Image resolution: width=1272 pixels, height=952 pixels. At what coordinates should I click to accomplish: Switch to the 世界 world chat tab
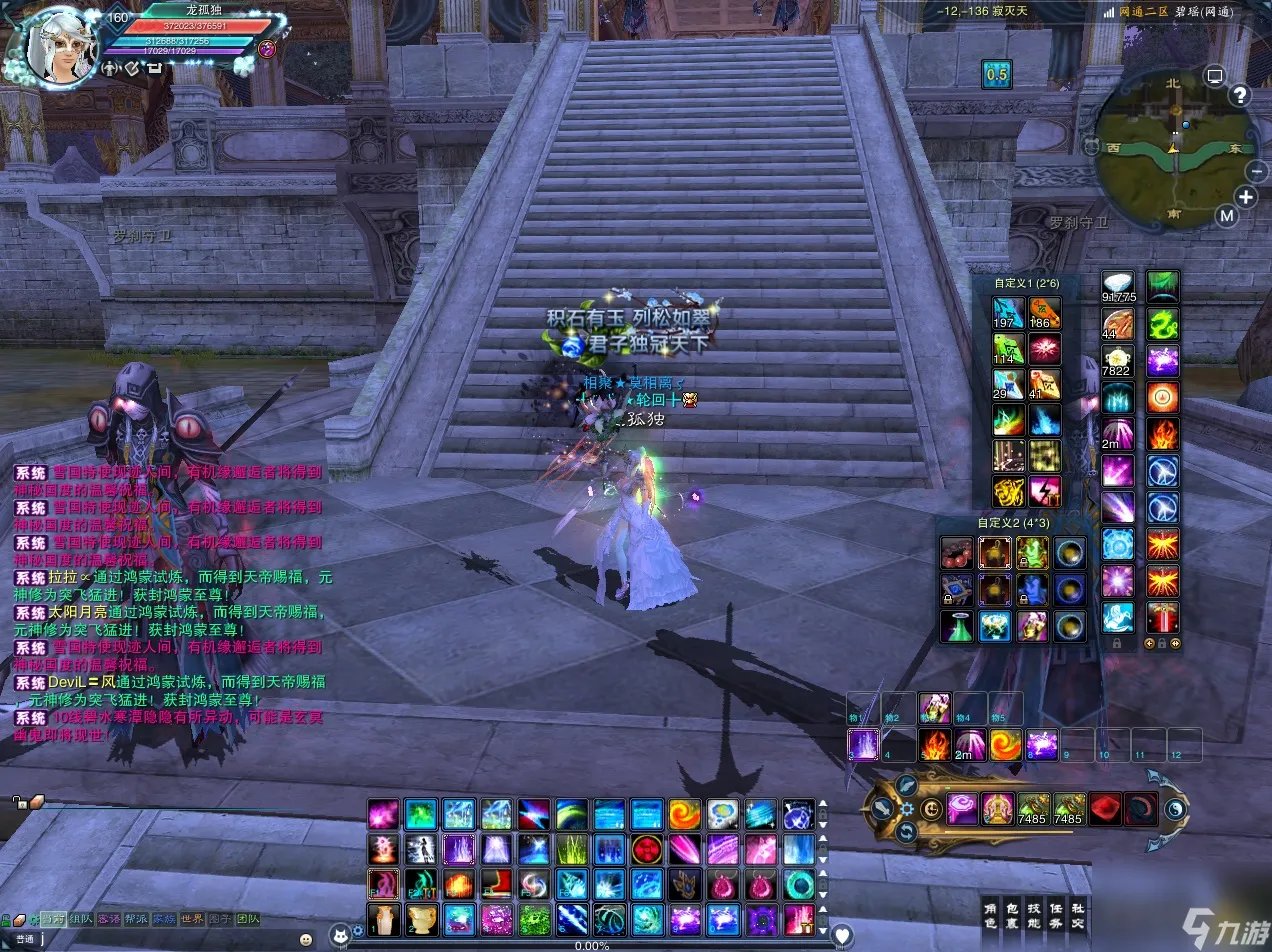click(192, 919)
